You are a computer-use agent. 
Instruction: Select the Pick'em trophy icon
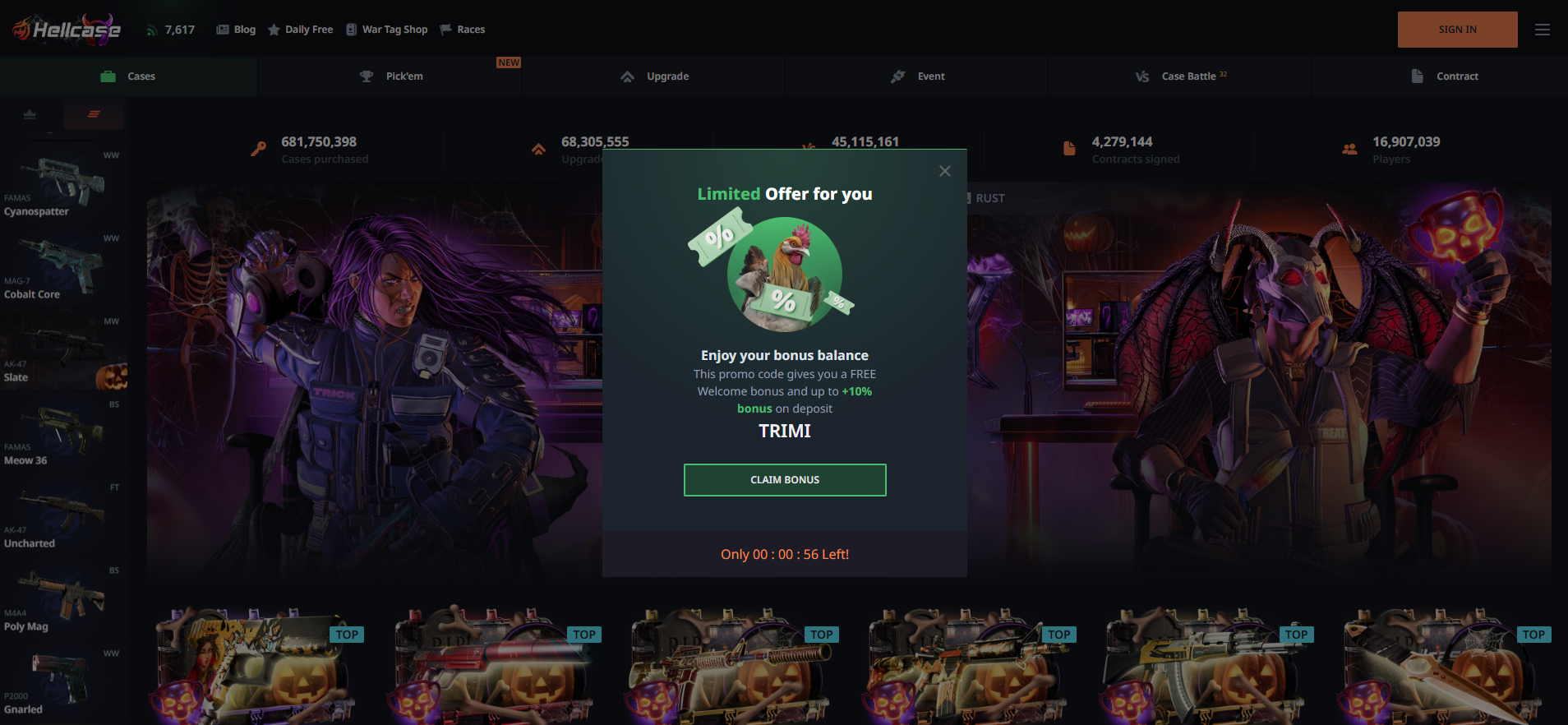coord(367,76)
